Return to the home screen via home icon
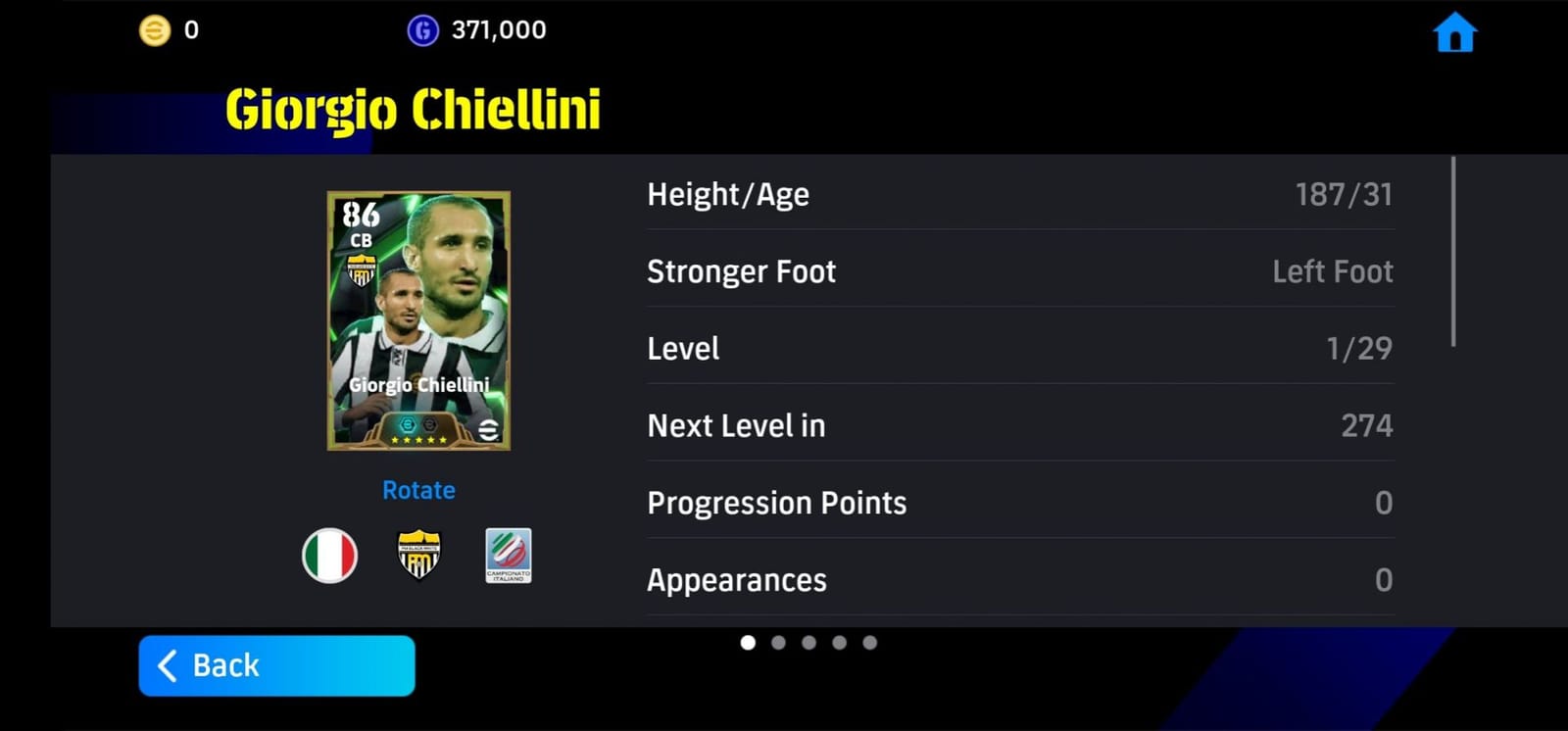 point(1457,30)
